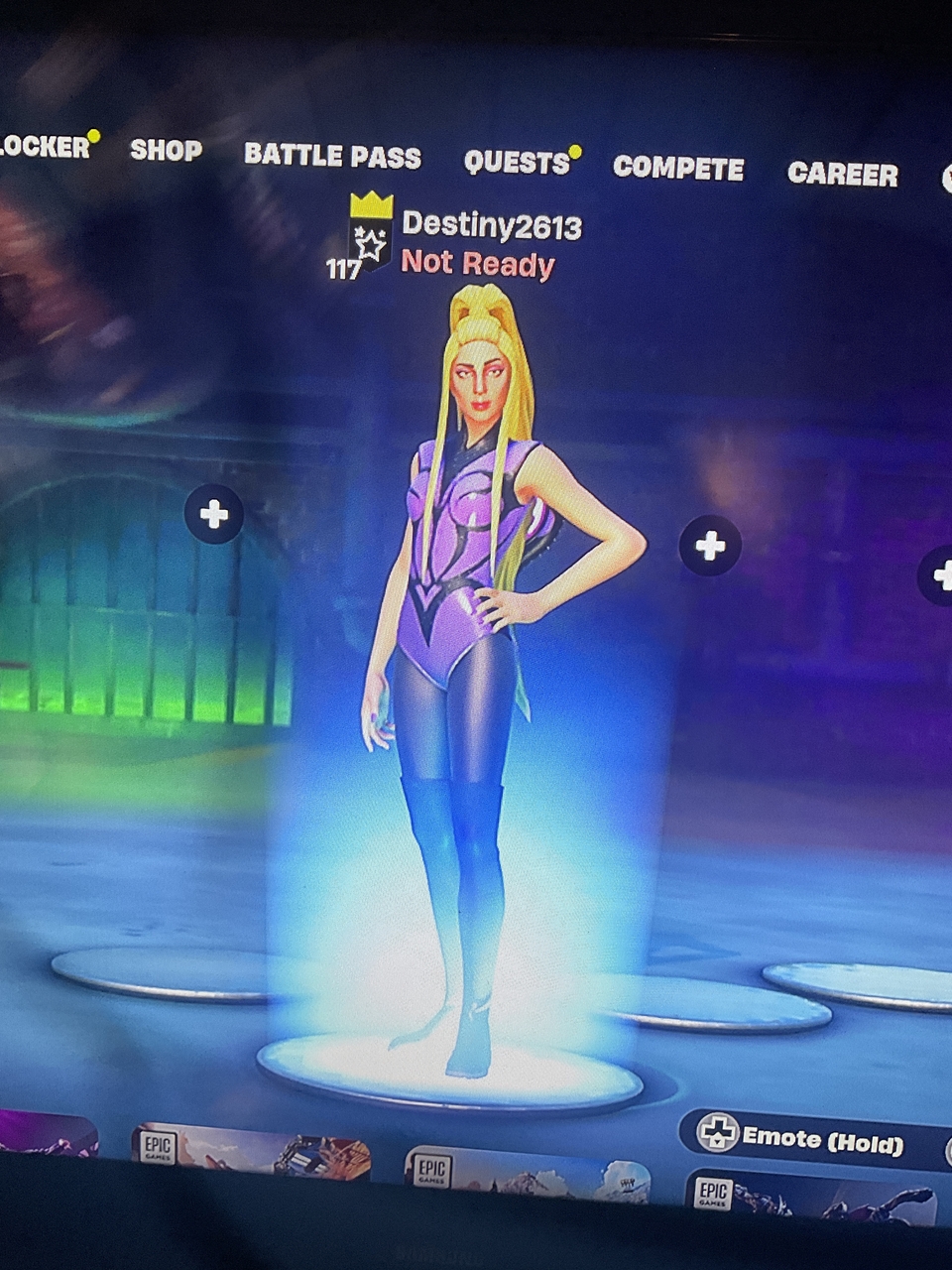Screen dimensions: 952x1270
Task: Show the Career tab
Action: (842, 175)
